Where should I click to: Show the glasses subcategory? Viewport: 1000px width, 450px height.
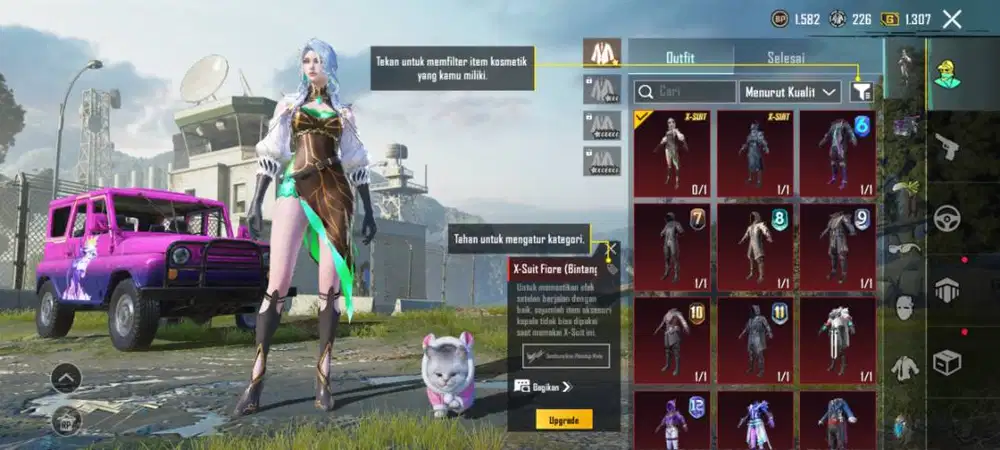[x=905, y=249]
